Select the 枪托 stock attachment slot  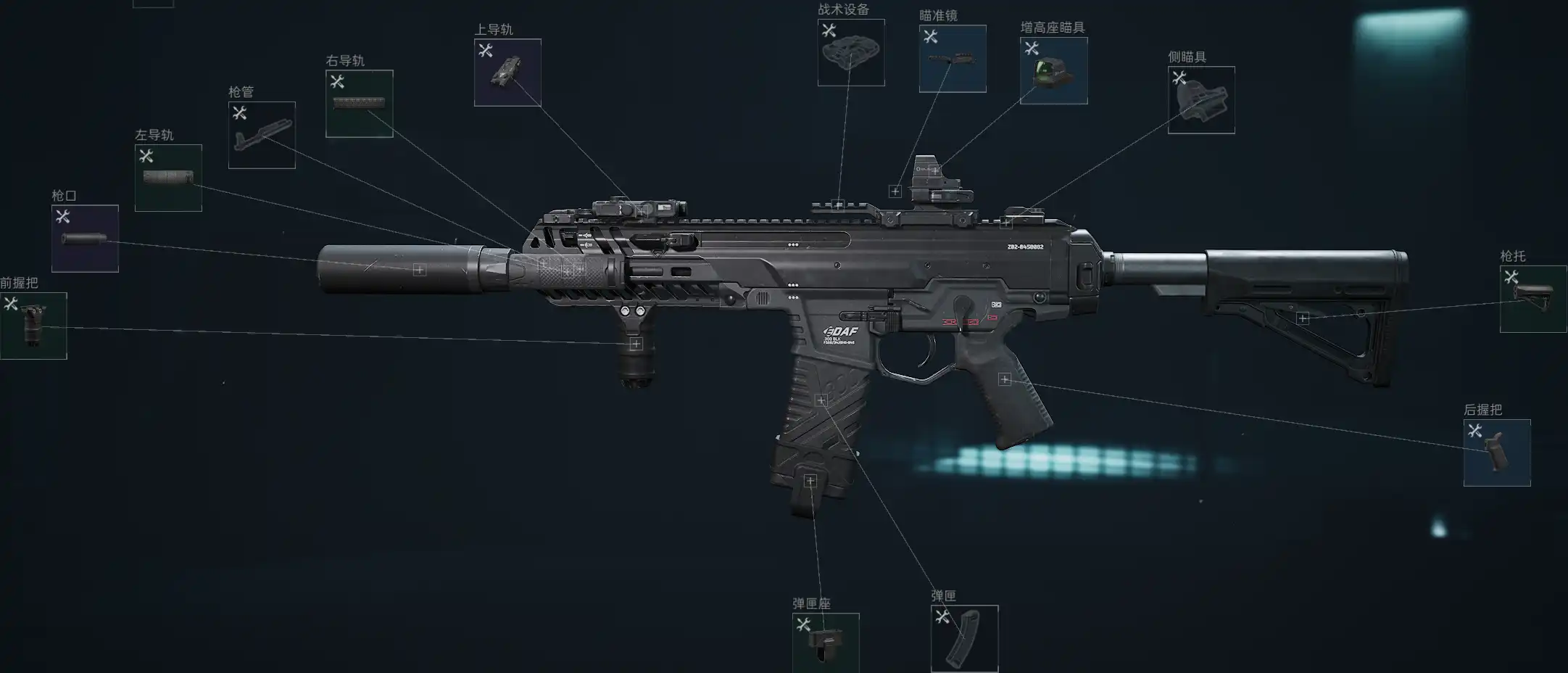click(1532, 299)
